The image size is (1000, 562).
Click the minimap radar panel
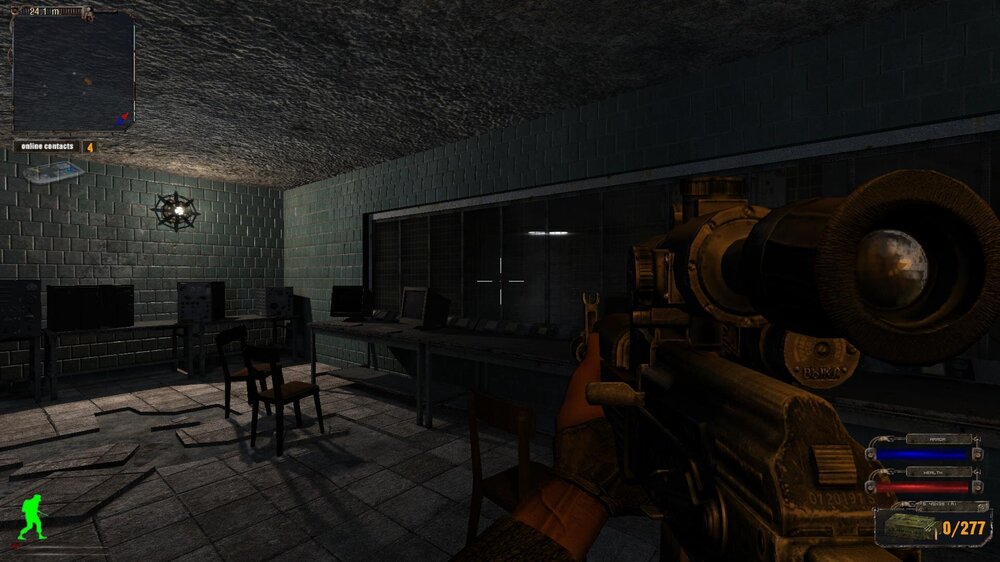click(x=73, y=72)
